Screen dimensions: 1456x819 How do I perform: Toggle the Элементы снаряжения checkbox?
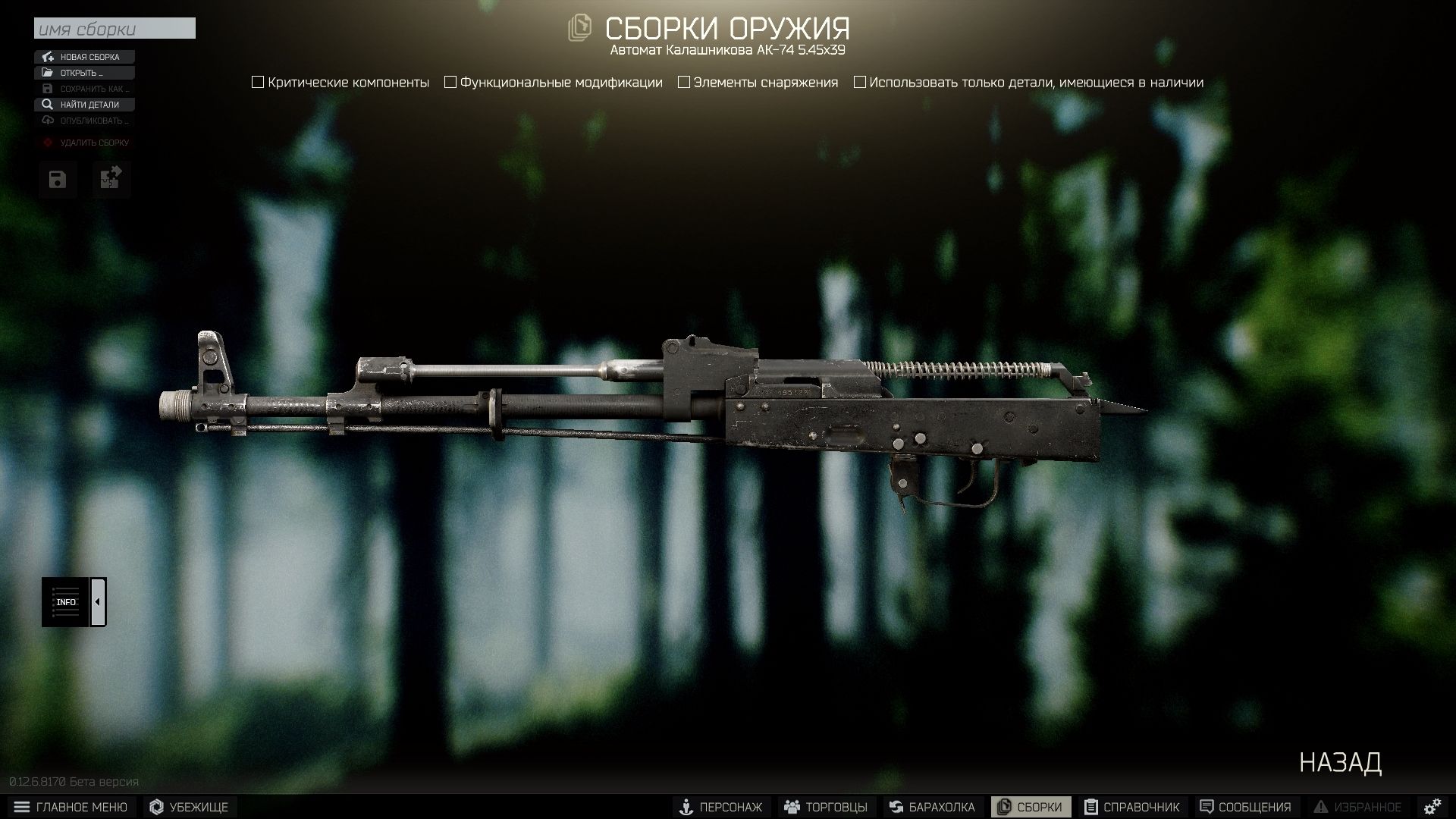pyautogui.click(x=683, y=82)
